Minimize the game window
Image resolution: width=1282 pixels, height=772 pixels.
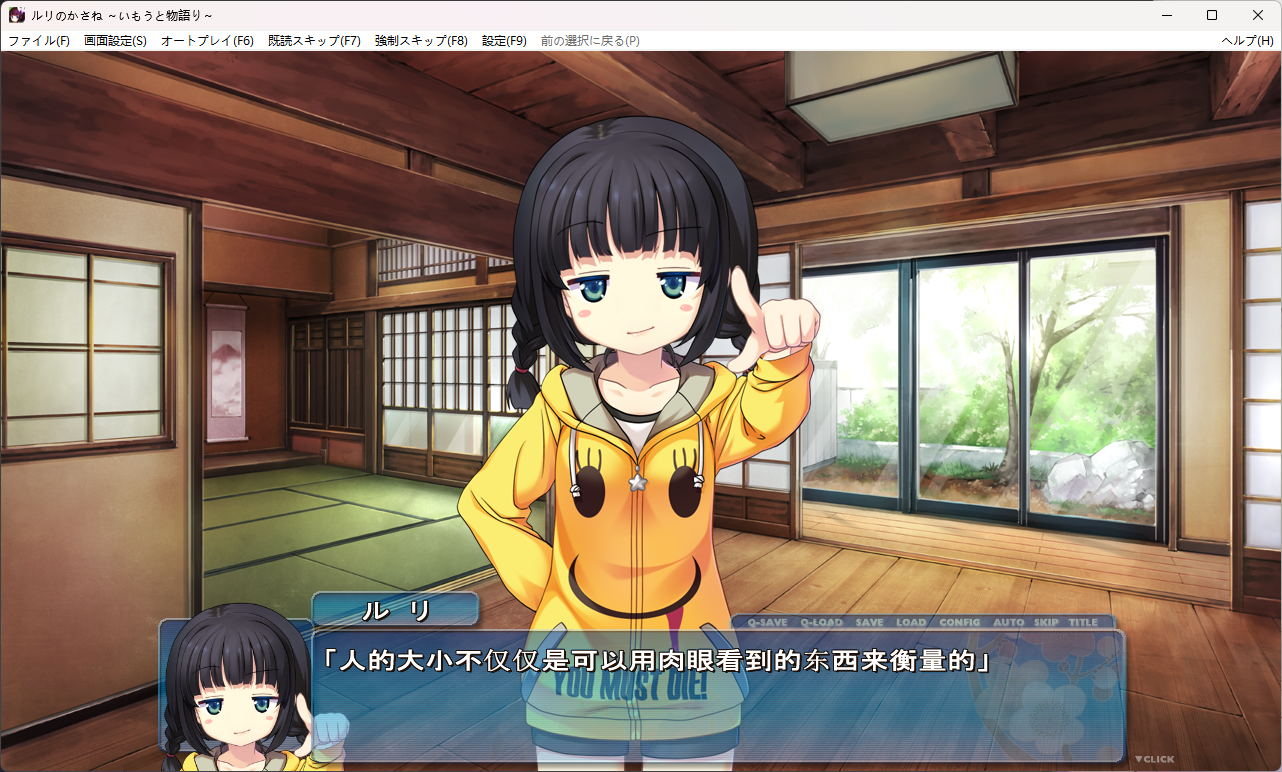click(x=1166, y=15)
